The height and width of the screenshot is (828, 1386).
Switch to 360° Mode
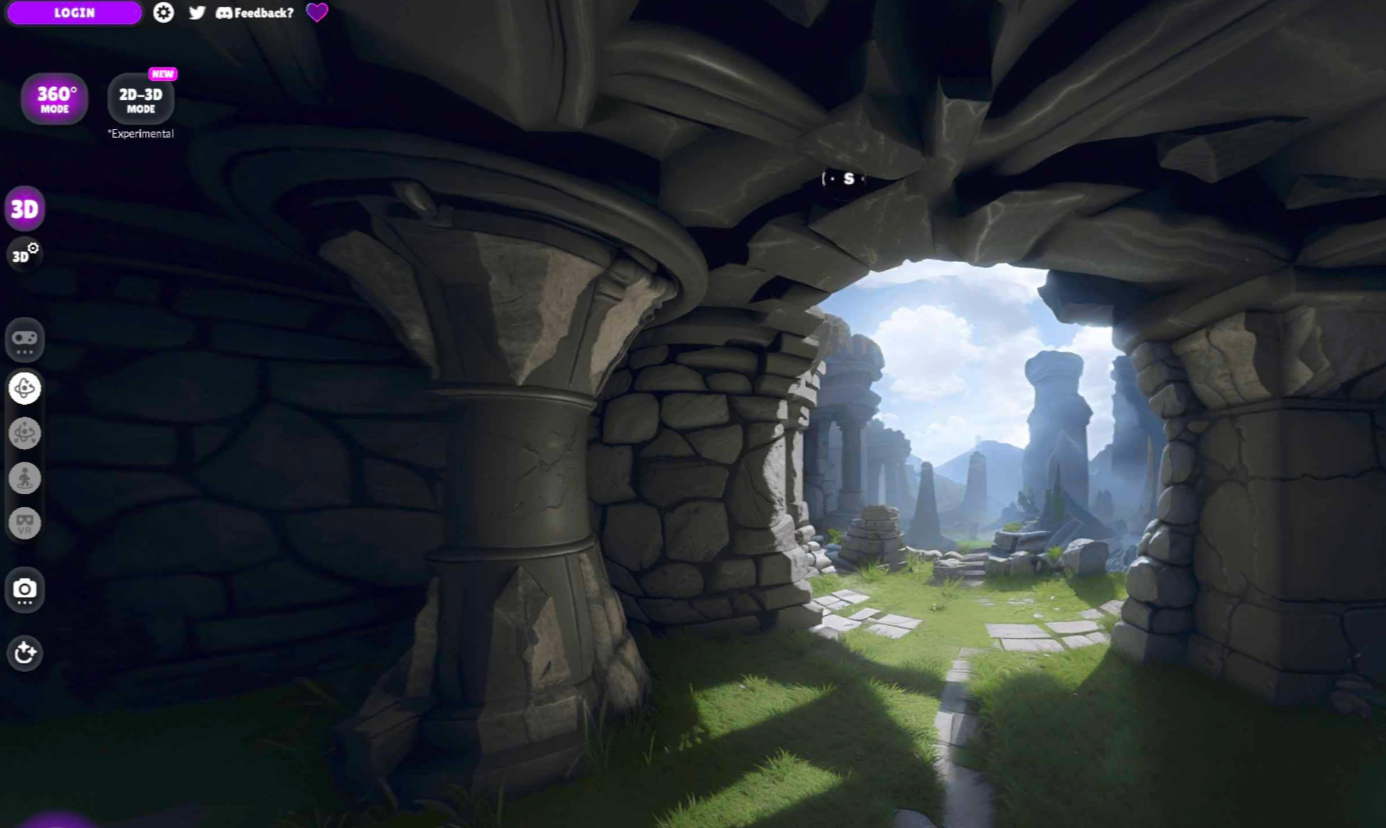(x=55, y=99)
